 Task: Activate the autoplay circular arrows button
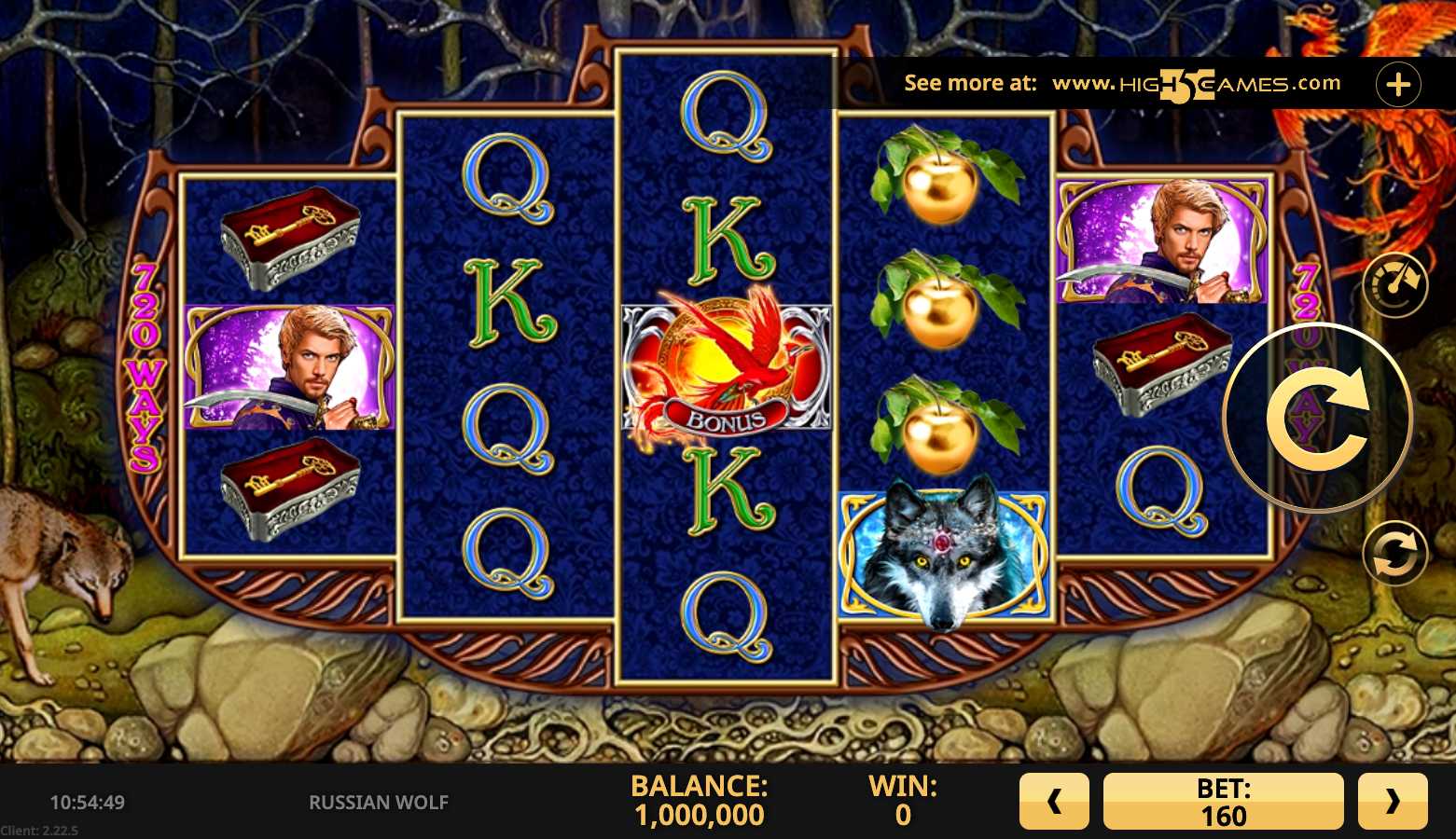coord(1394,553)
